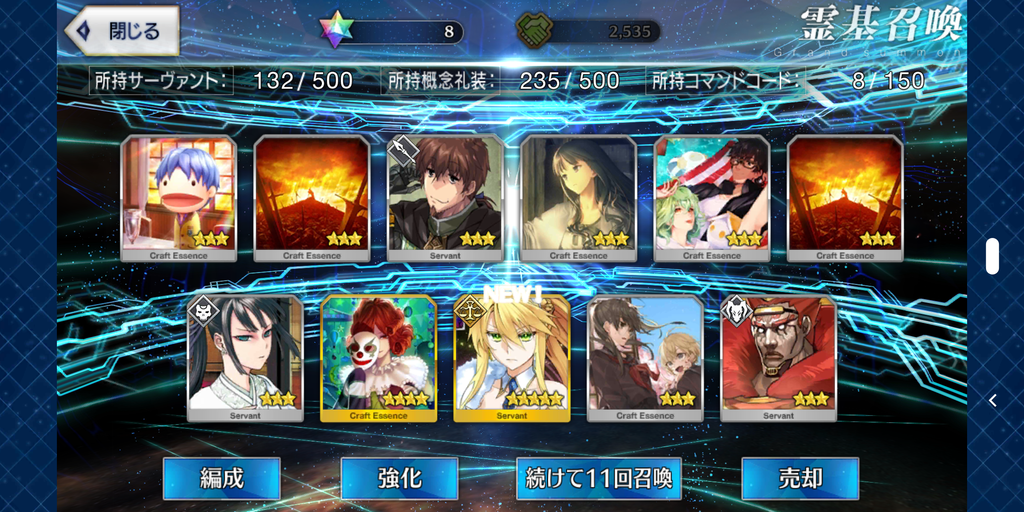The image size is (1024, 512).
Task: View the black-haired Servant in white robe
Action: point(245,358)
